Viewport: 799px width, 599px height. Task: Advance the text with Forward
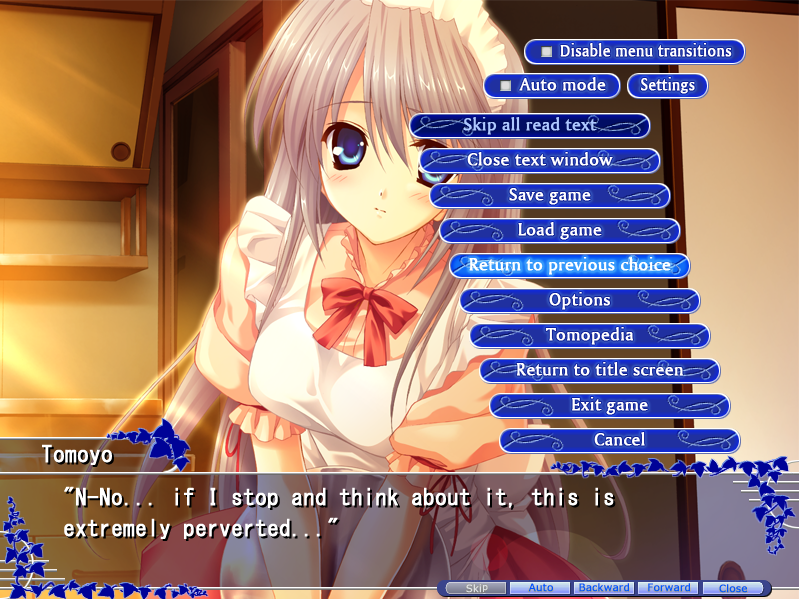668,588
